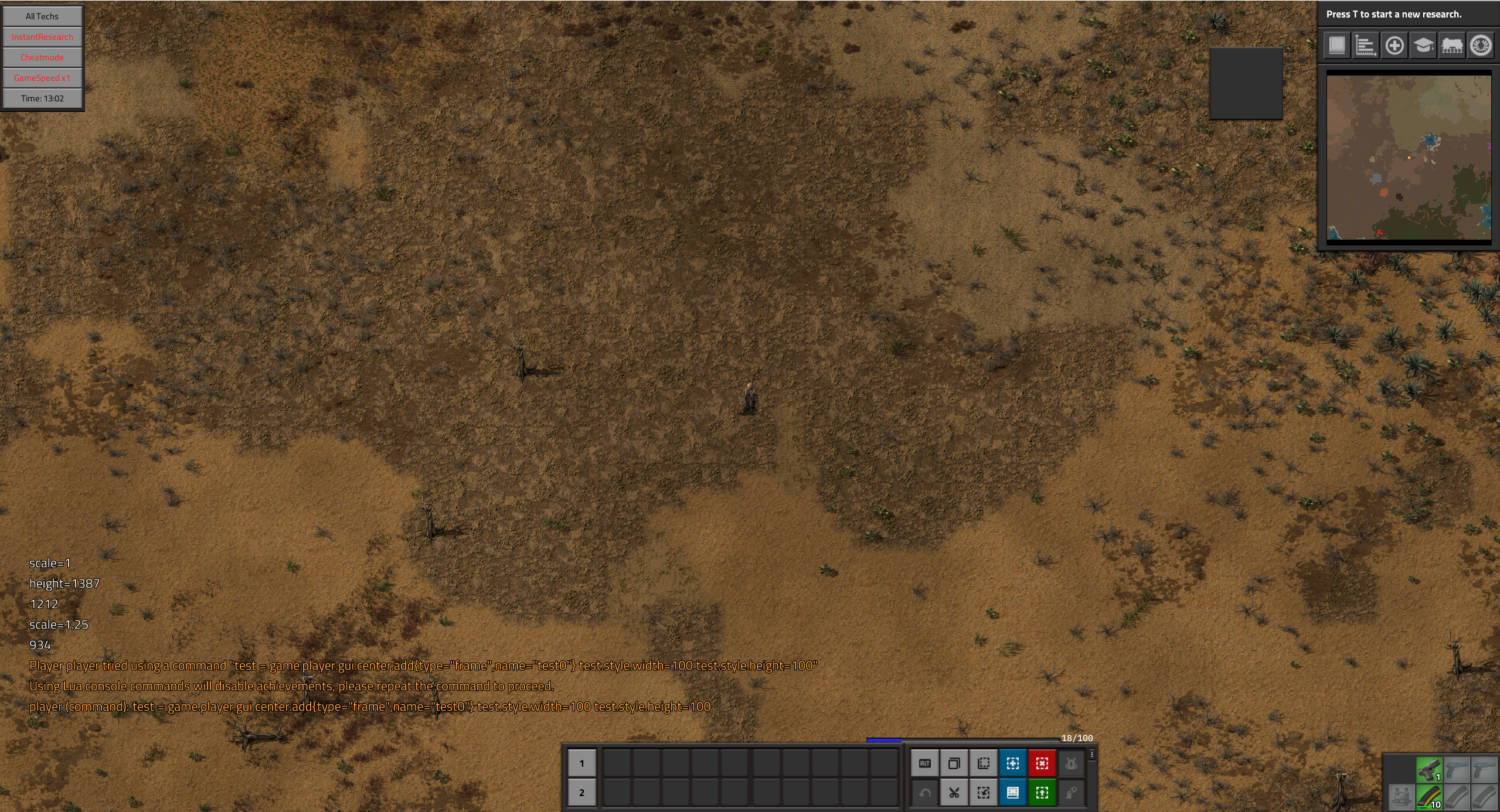Click the minimap
This screenshot has height=812, width=1500.
[x=1409, y=157]
